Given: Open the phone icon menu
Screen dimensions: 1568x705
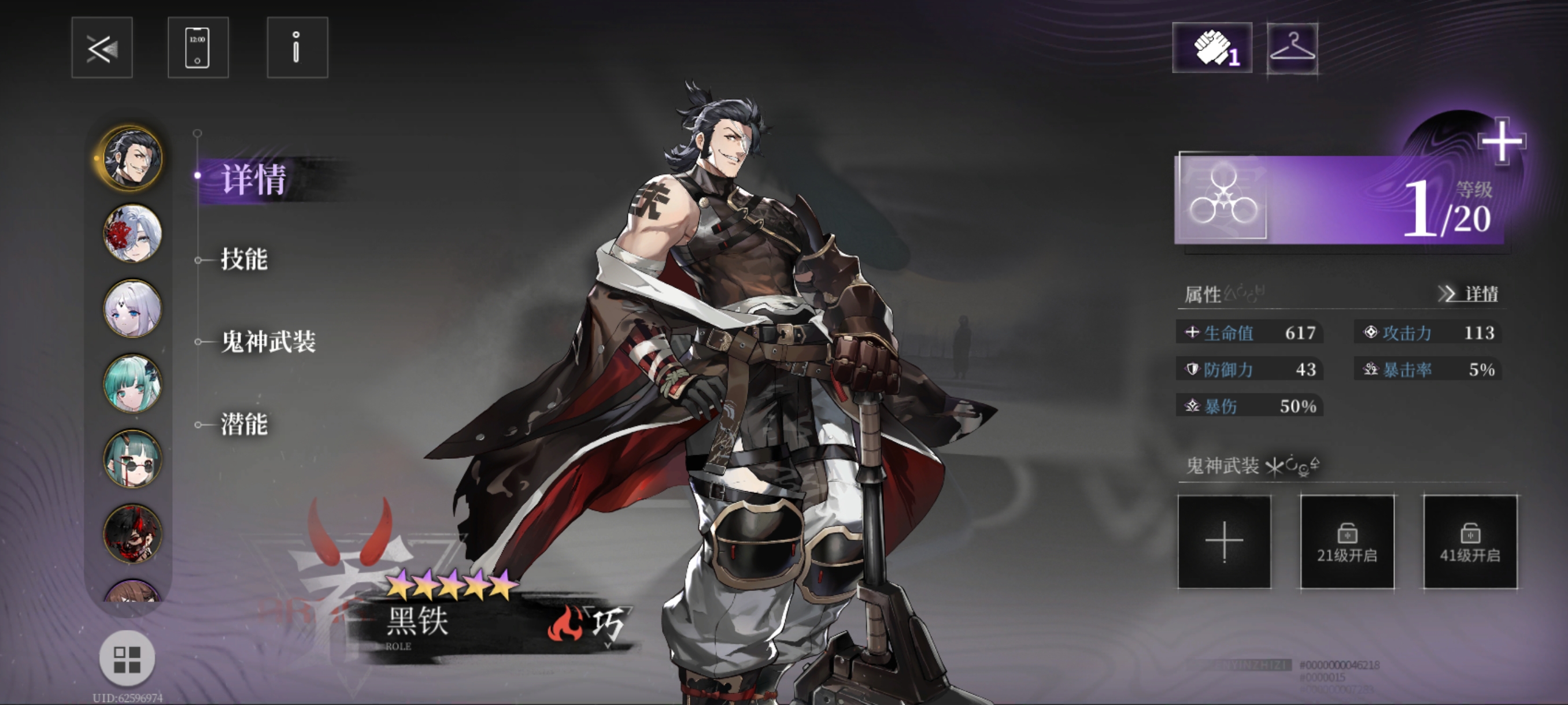Looking at the screenshot, I should [x=198, y=47].
